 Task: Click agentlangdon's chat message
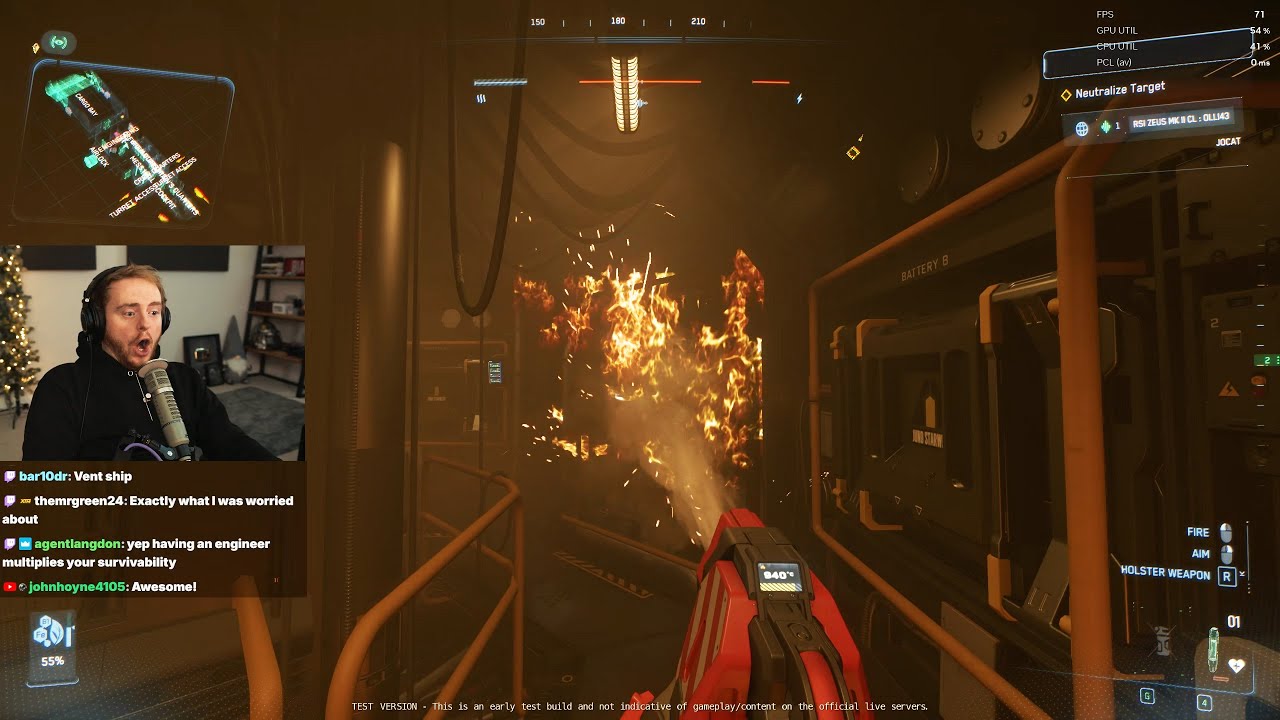pyautogui.click(x=140, y=553)
